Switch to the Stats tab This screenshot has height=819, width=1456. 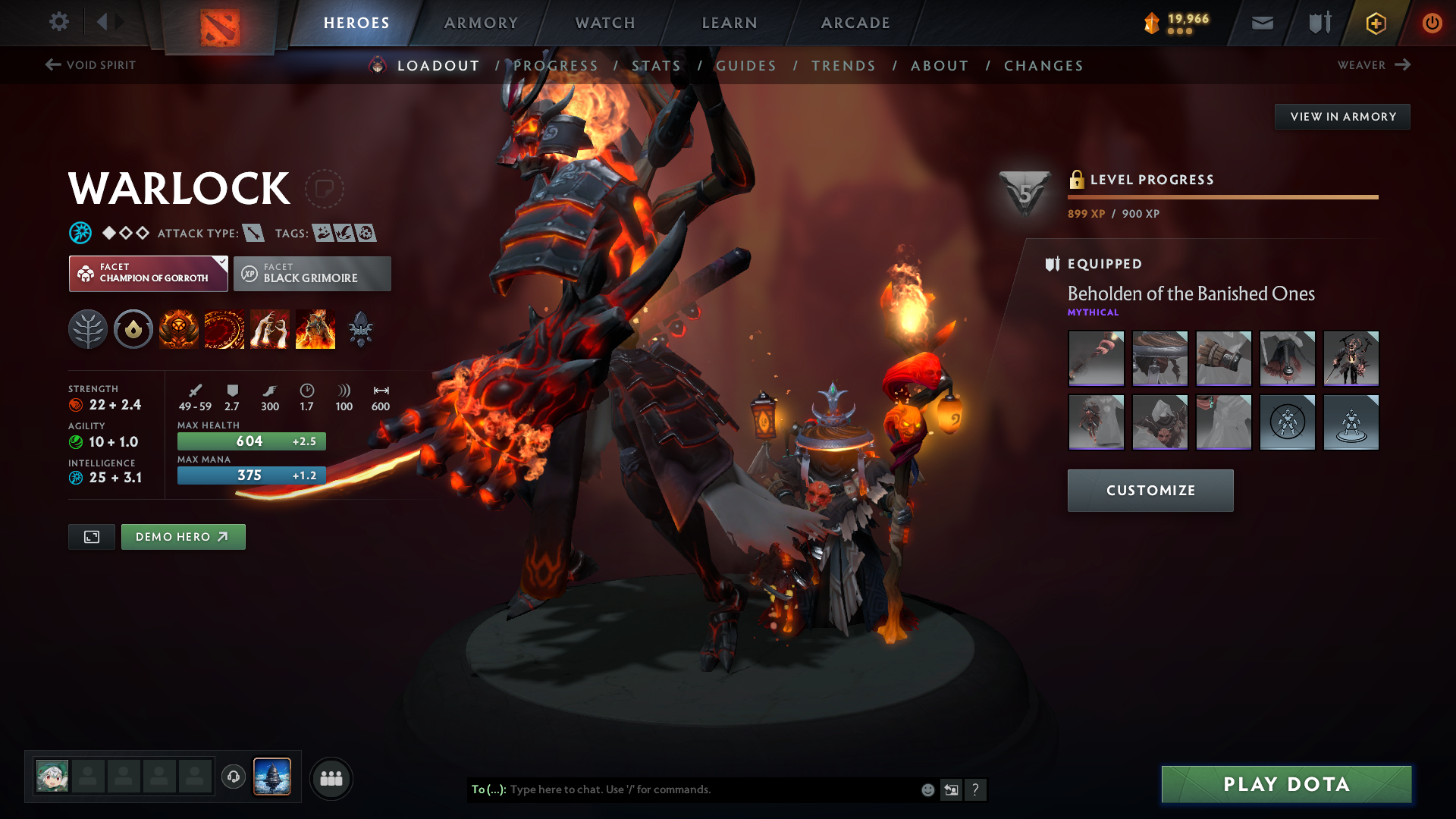point(657,65)
